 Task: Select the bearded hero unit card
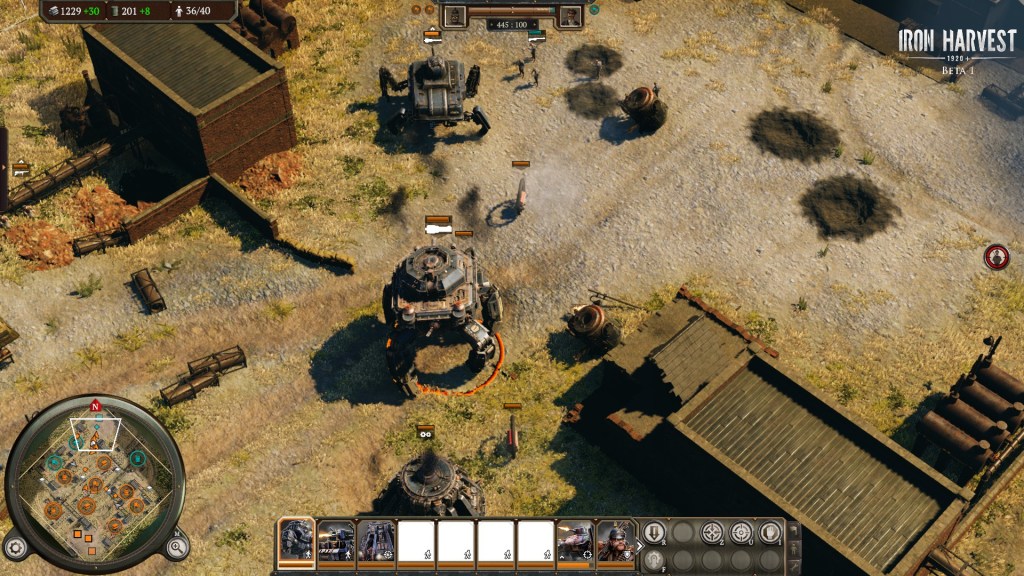point(615,541)
